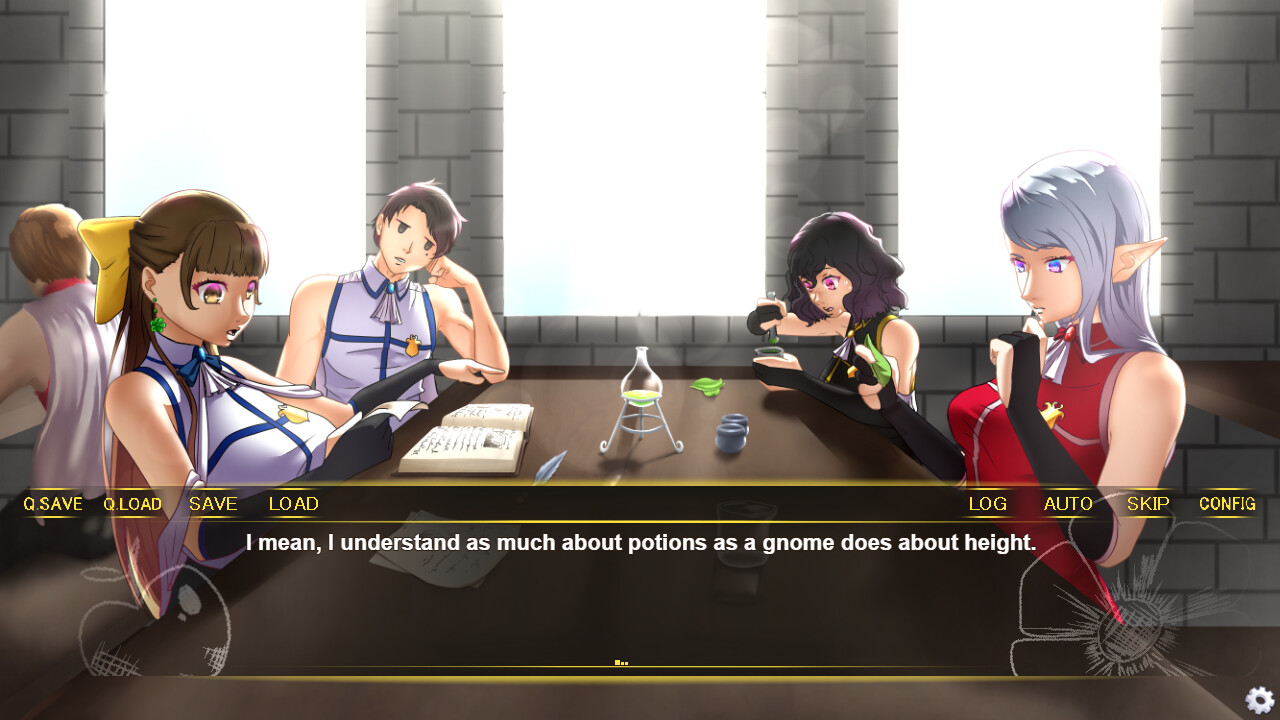Enable auto-advance with the AUTO option
This screenshot has width=1280, height=720.
pyautogui.click(x=1068, y=504)
